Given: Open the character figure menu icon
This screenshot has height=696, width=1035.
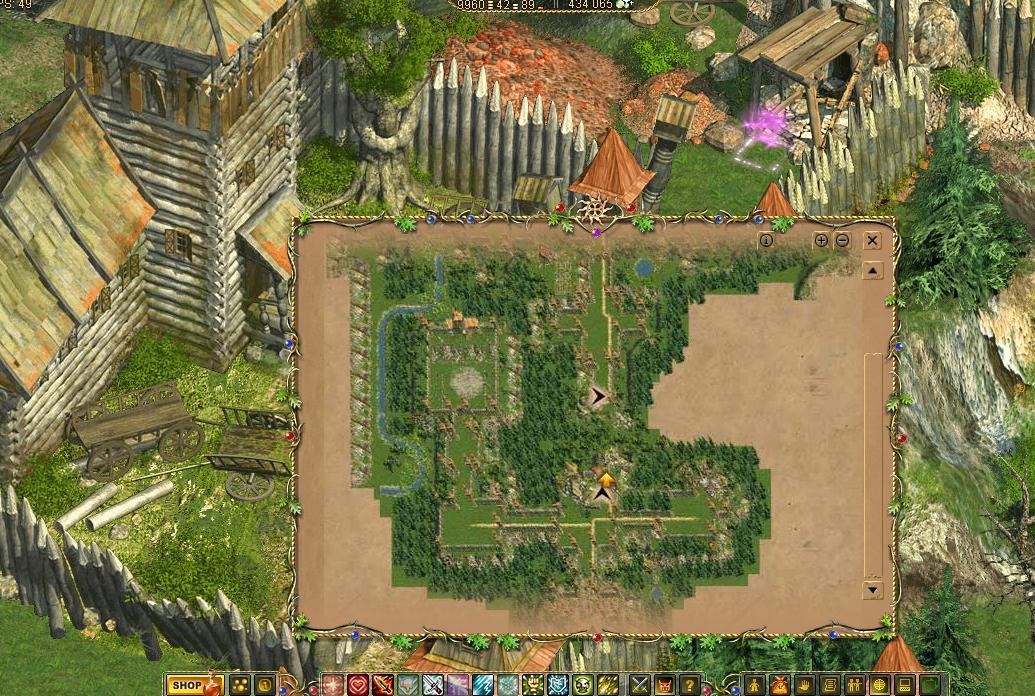Looking at the screenshot, I should (x=753, y=685).
